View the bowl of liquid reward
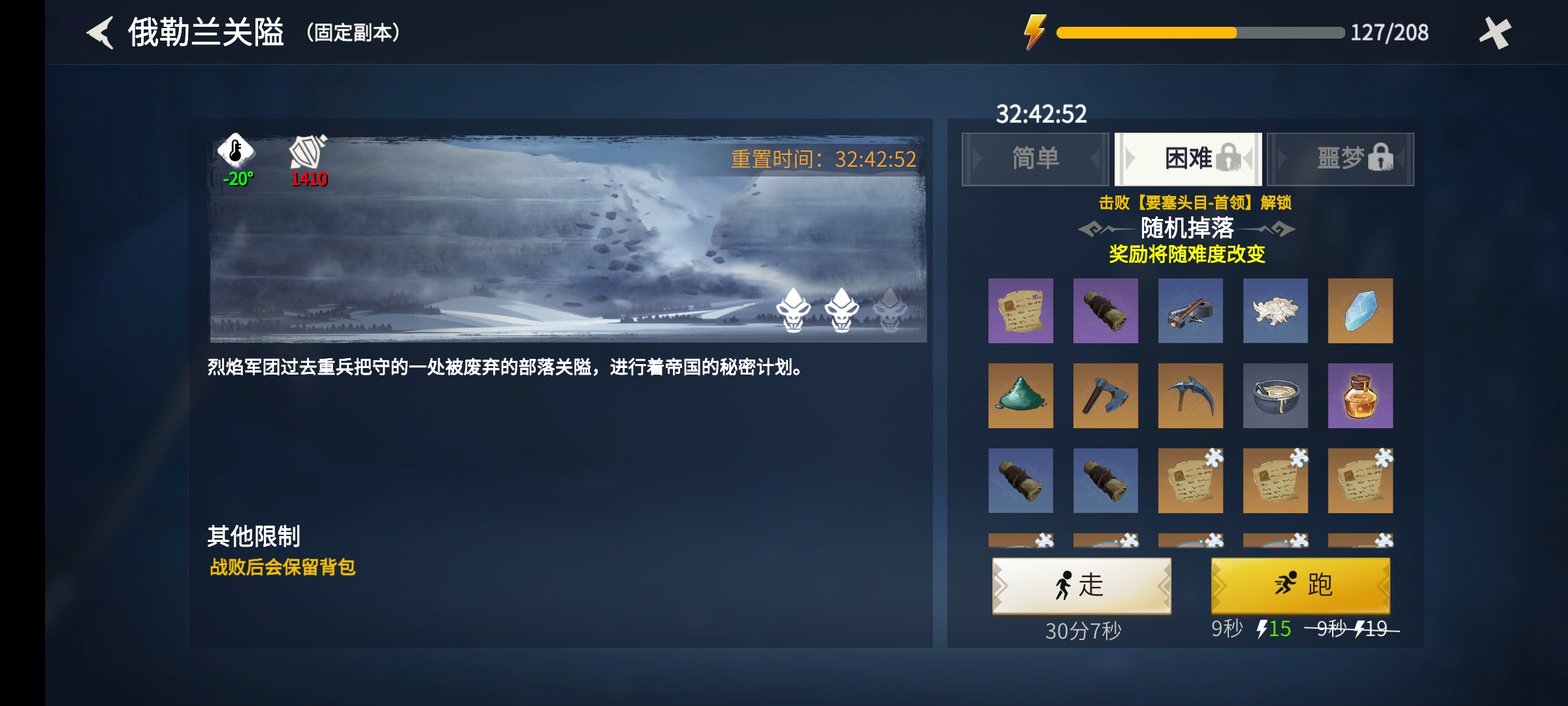This screenshot has width=1568, height=706. tap(1275, 395)
